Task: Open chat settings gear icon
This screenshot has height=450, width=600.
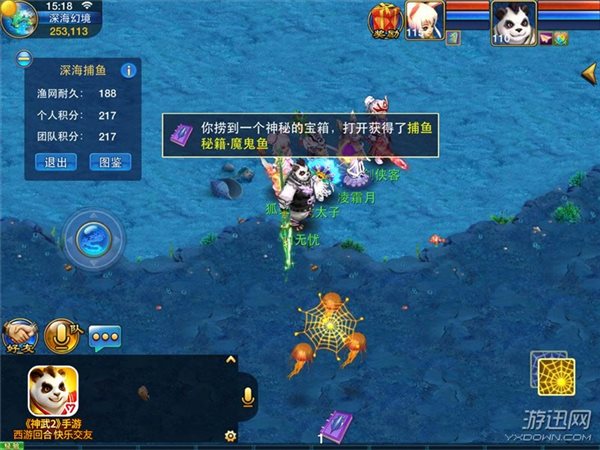Action: tap(230, 436)
